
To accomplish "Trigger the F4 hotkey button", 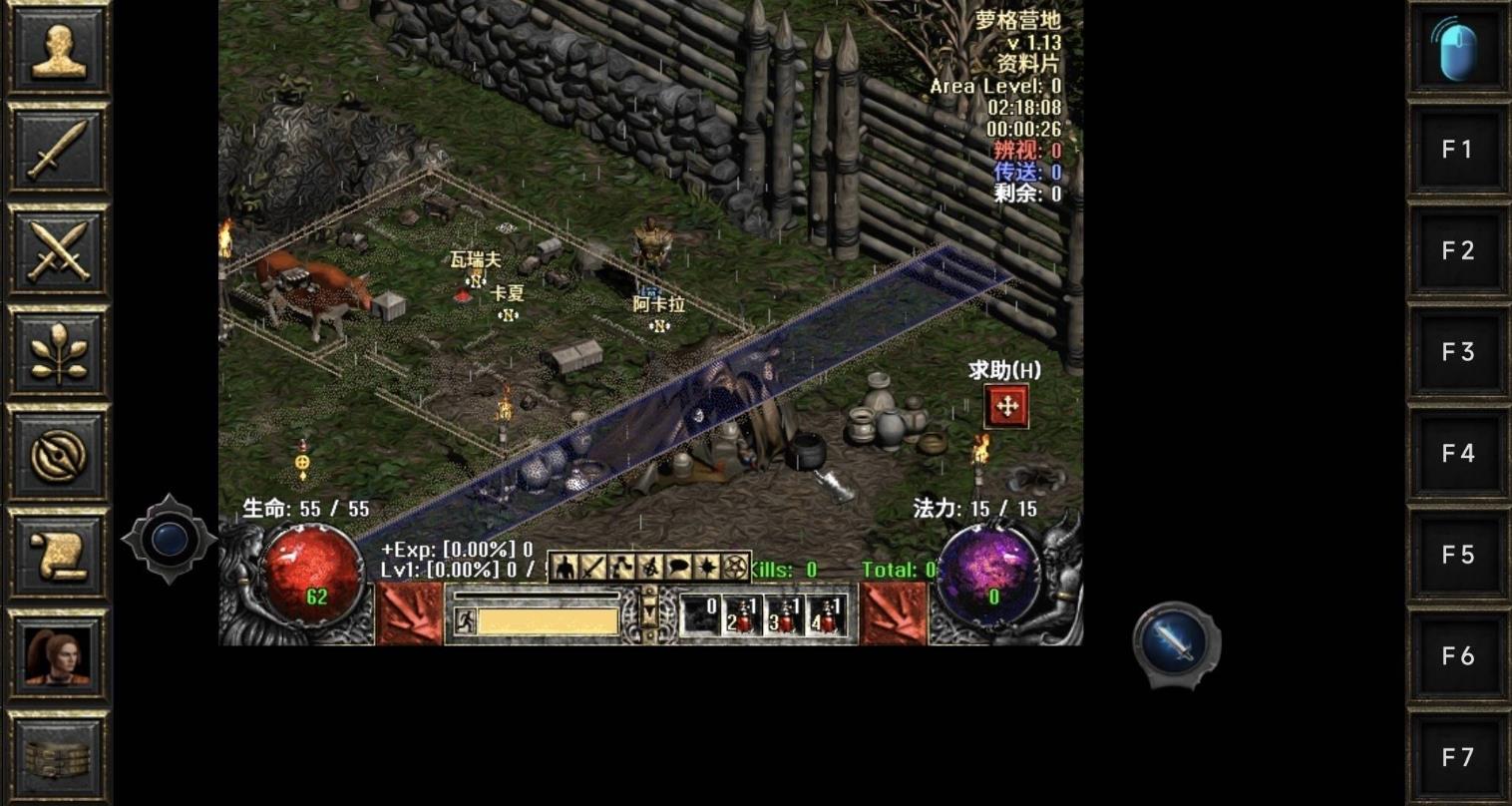I will [1457, 454].
